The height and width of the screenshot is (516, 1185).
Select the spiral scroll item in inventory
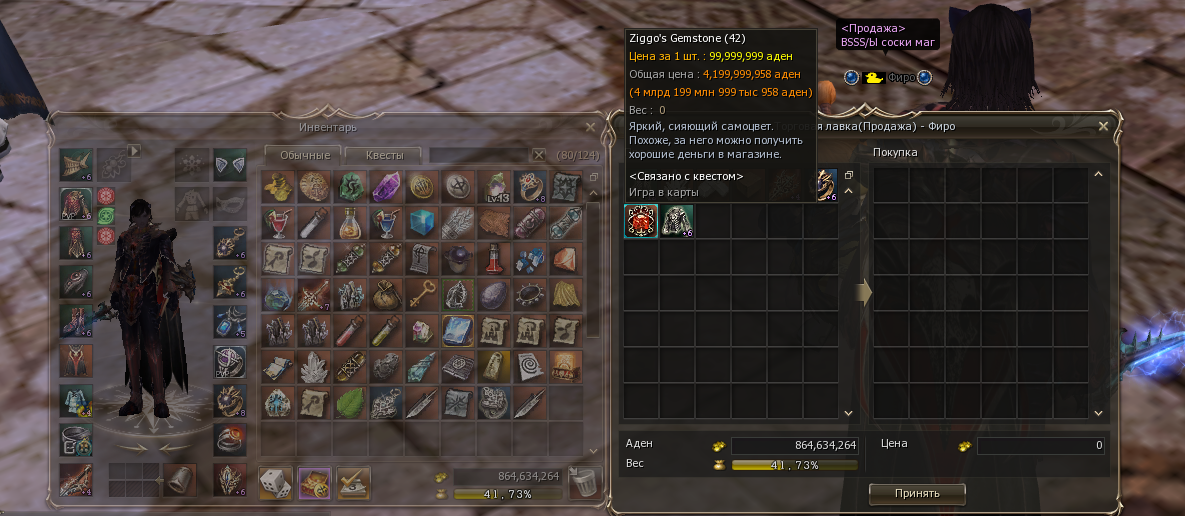coord(528,366)
